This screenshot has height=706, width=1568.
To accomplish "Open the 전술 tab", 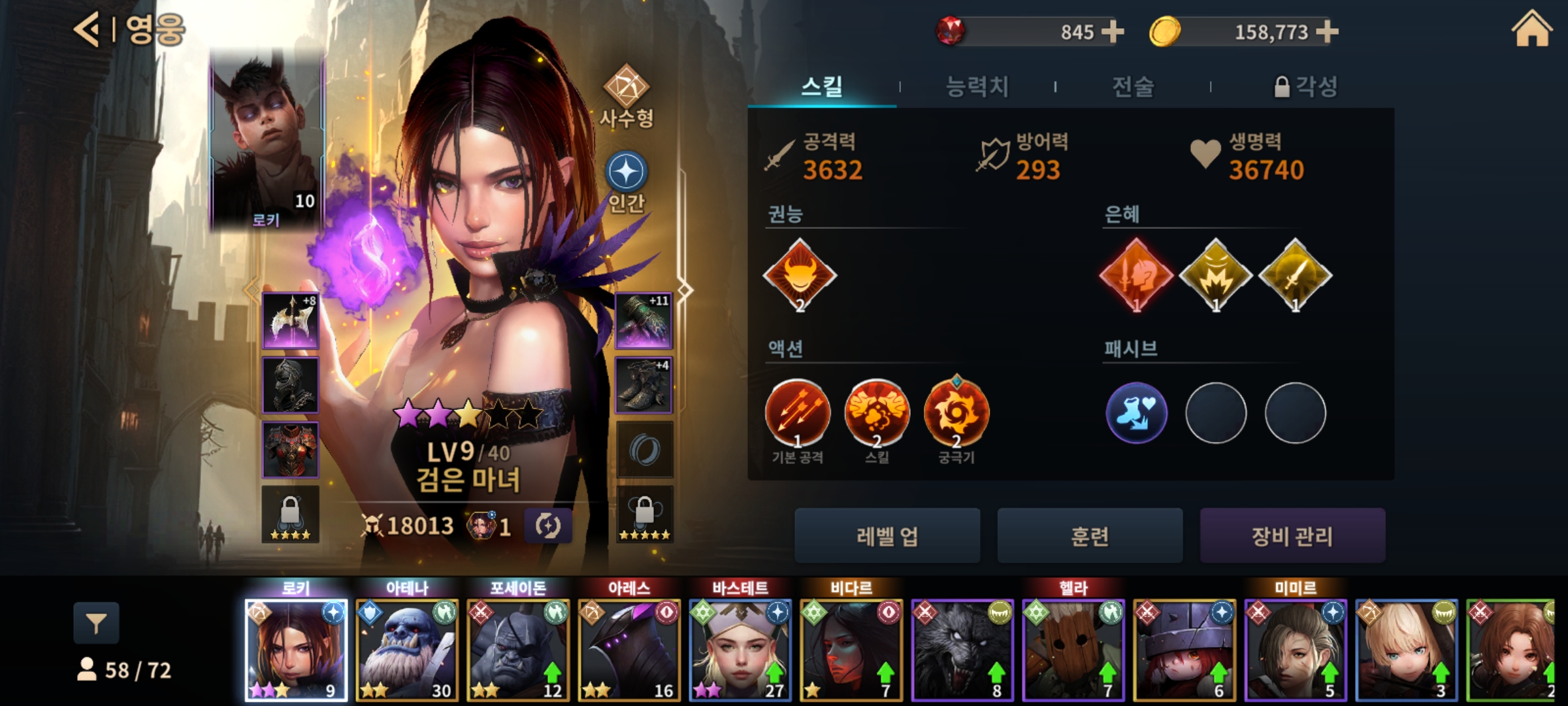I will point(1133,86).
